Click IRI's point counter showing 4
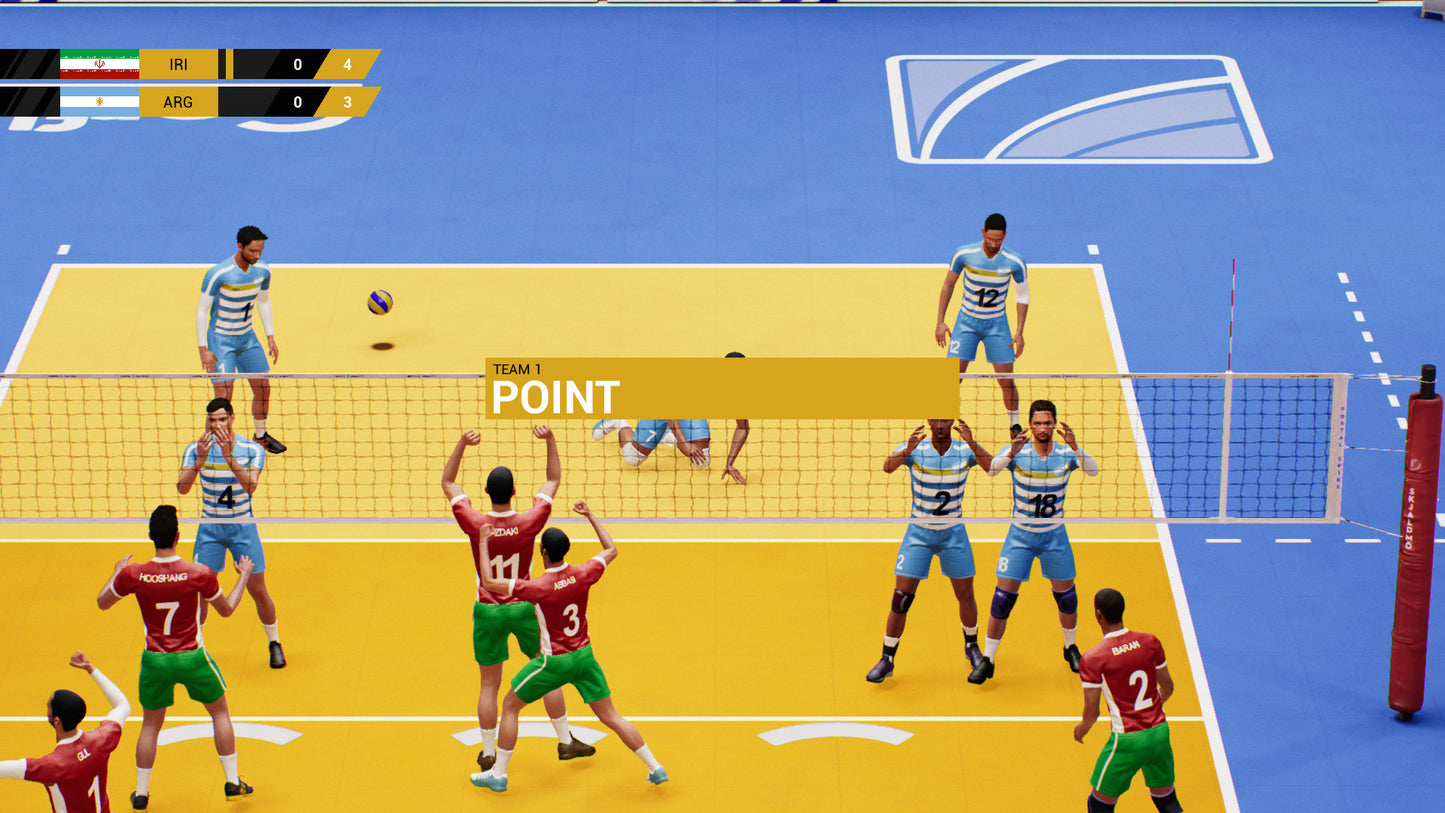The image size is (1445, 813). [x=350, y=62]
